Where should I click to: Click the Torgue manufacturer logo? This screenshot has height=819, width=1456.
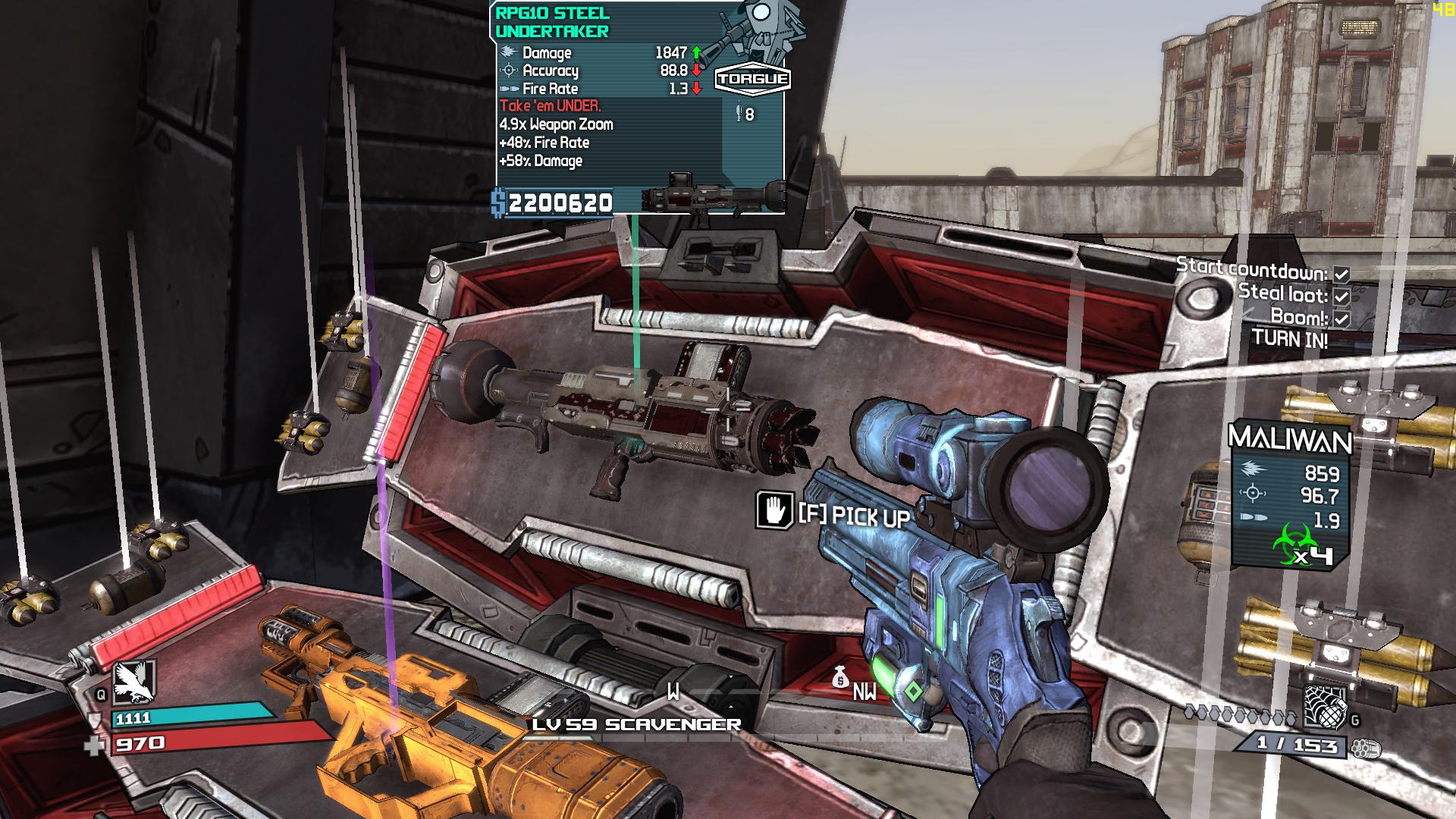752,80
